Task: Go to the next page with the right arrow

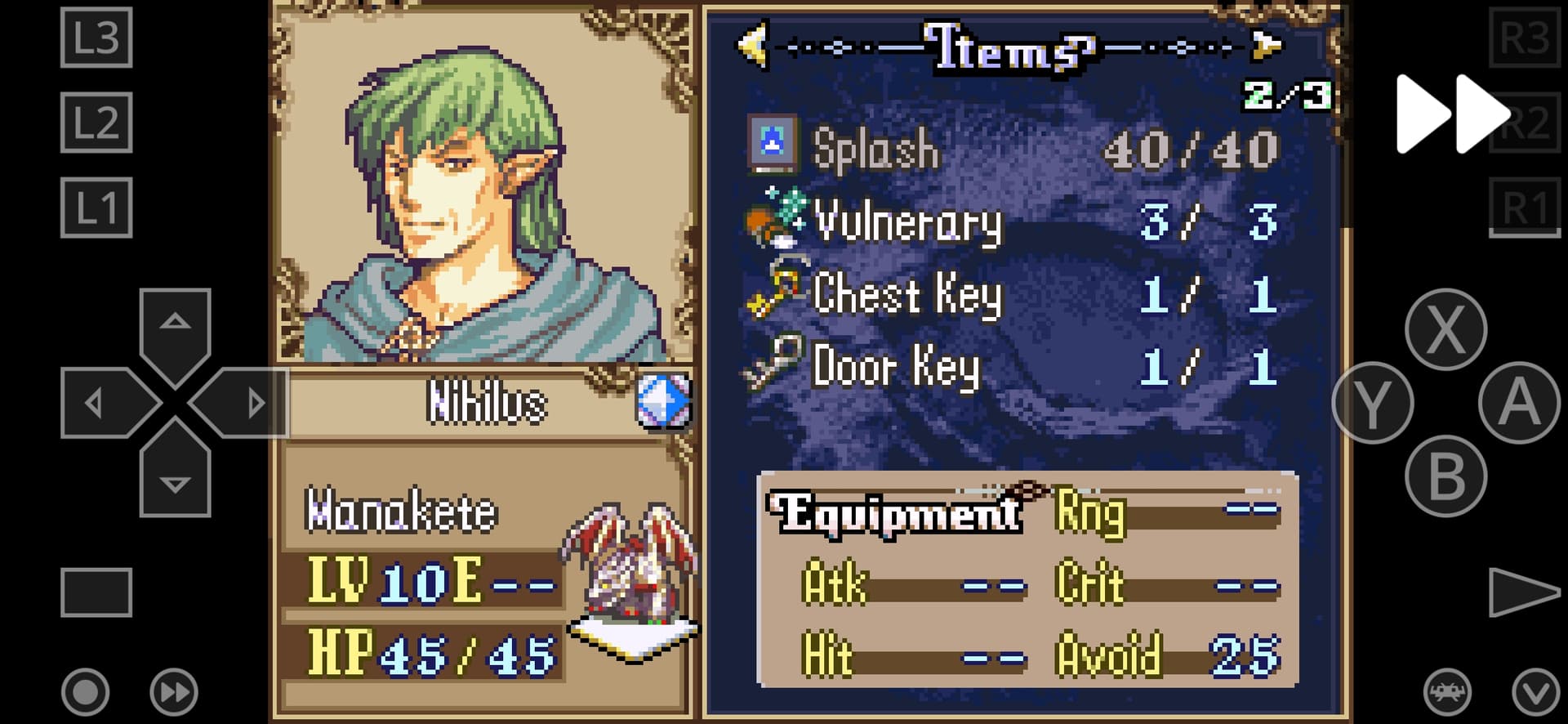Action: click(1265, 46)
